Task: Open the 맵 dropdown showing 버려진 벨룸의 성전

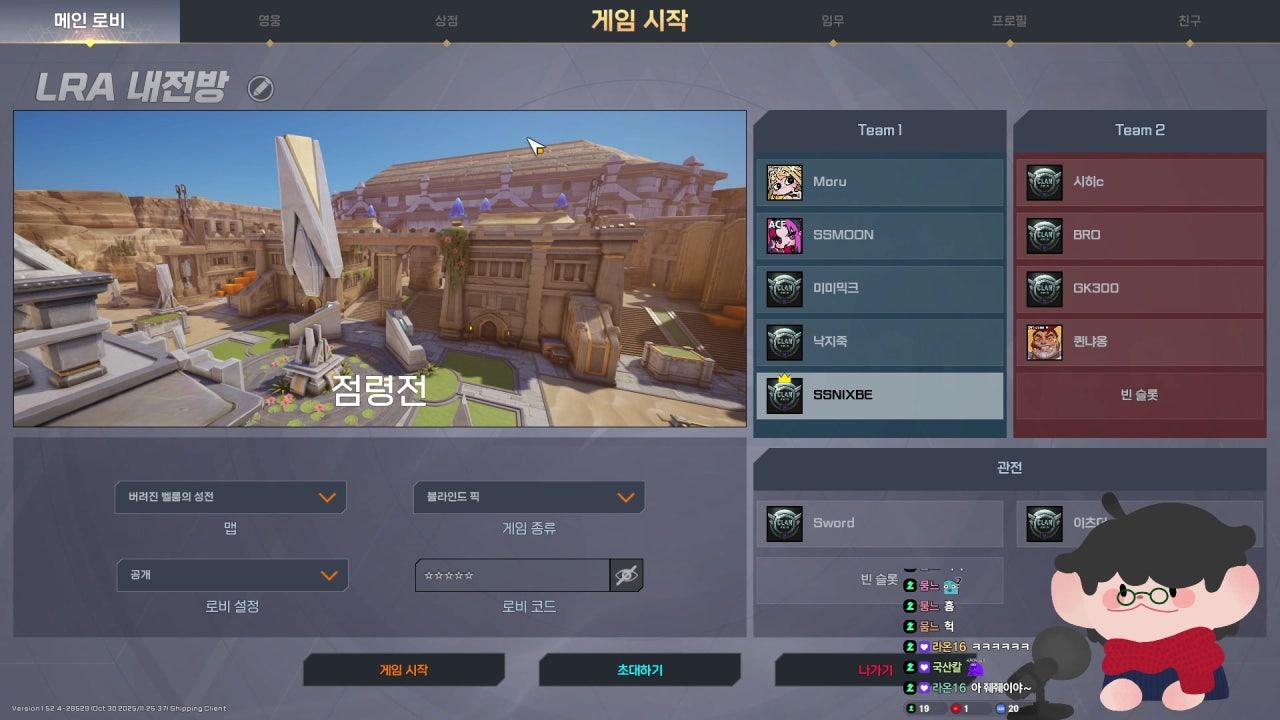Action: 232,497
